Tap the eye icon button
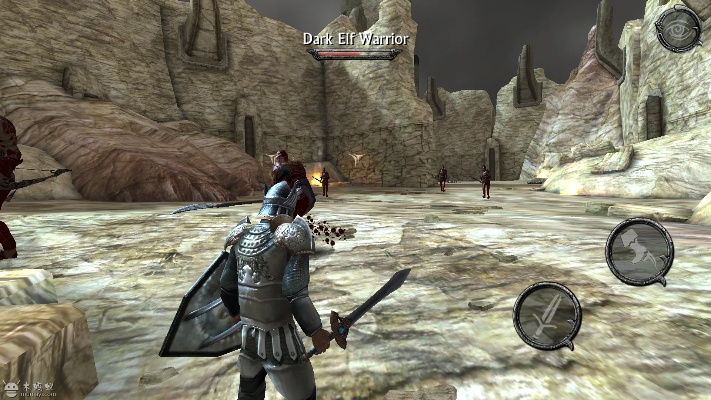 point(678,29)
